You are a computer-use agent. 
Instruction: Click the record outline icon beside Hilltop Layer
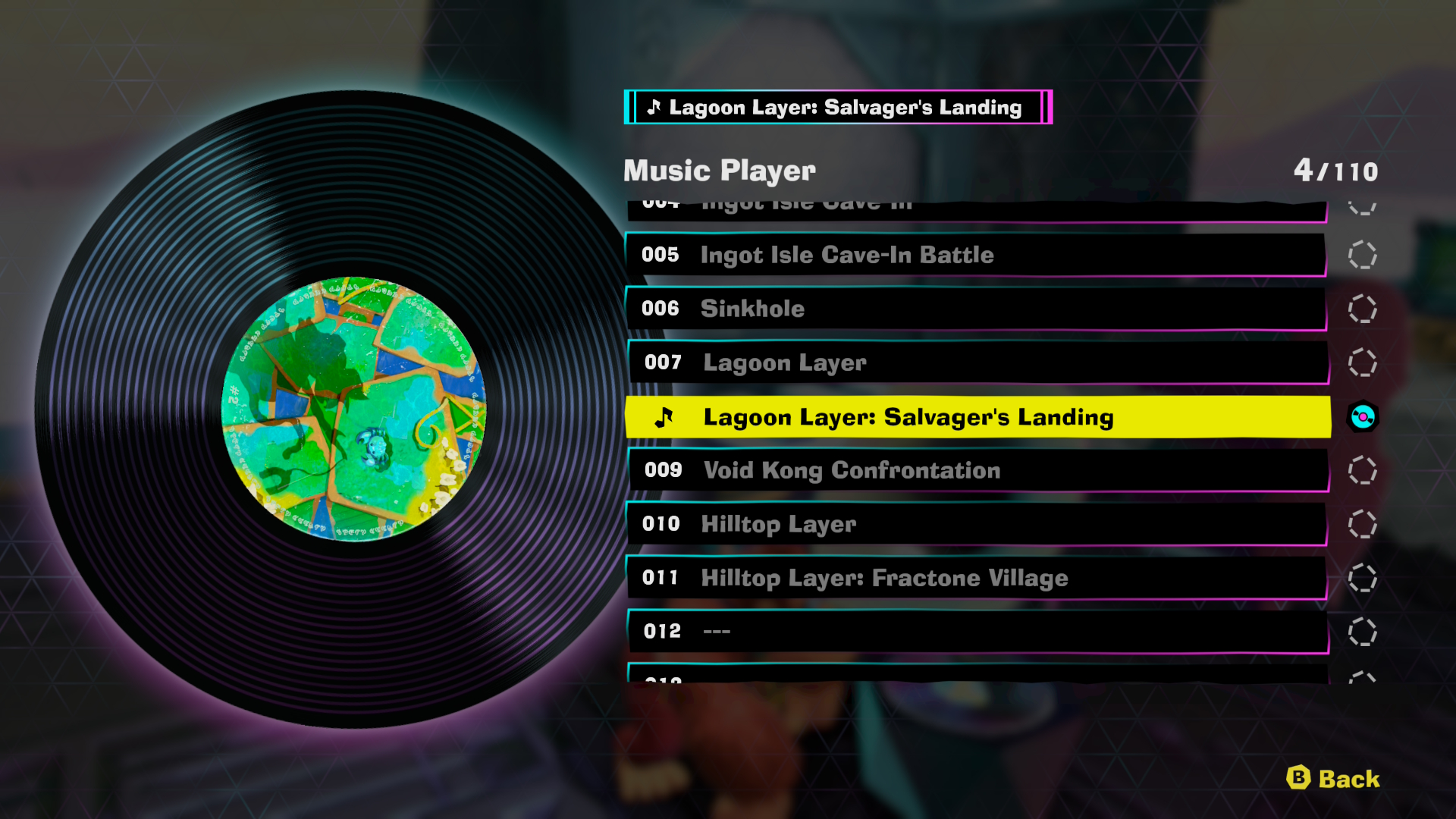coord(1363,524)
